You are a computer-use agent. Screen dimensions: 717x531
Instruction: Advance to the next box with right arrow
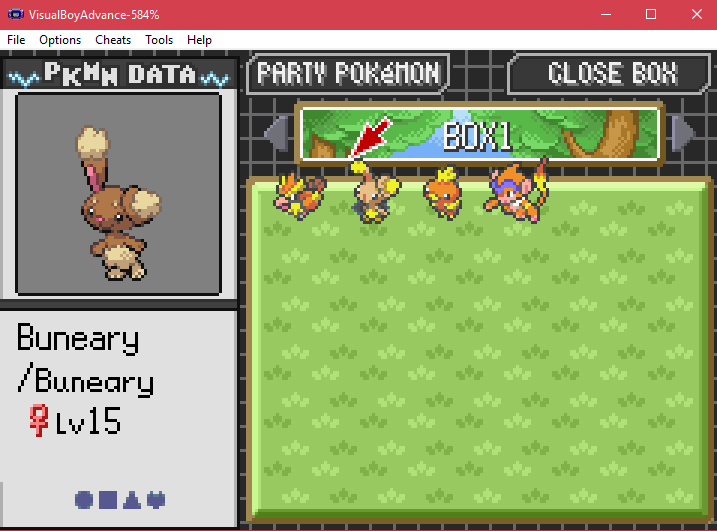(x=686, y=135)
